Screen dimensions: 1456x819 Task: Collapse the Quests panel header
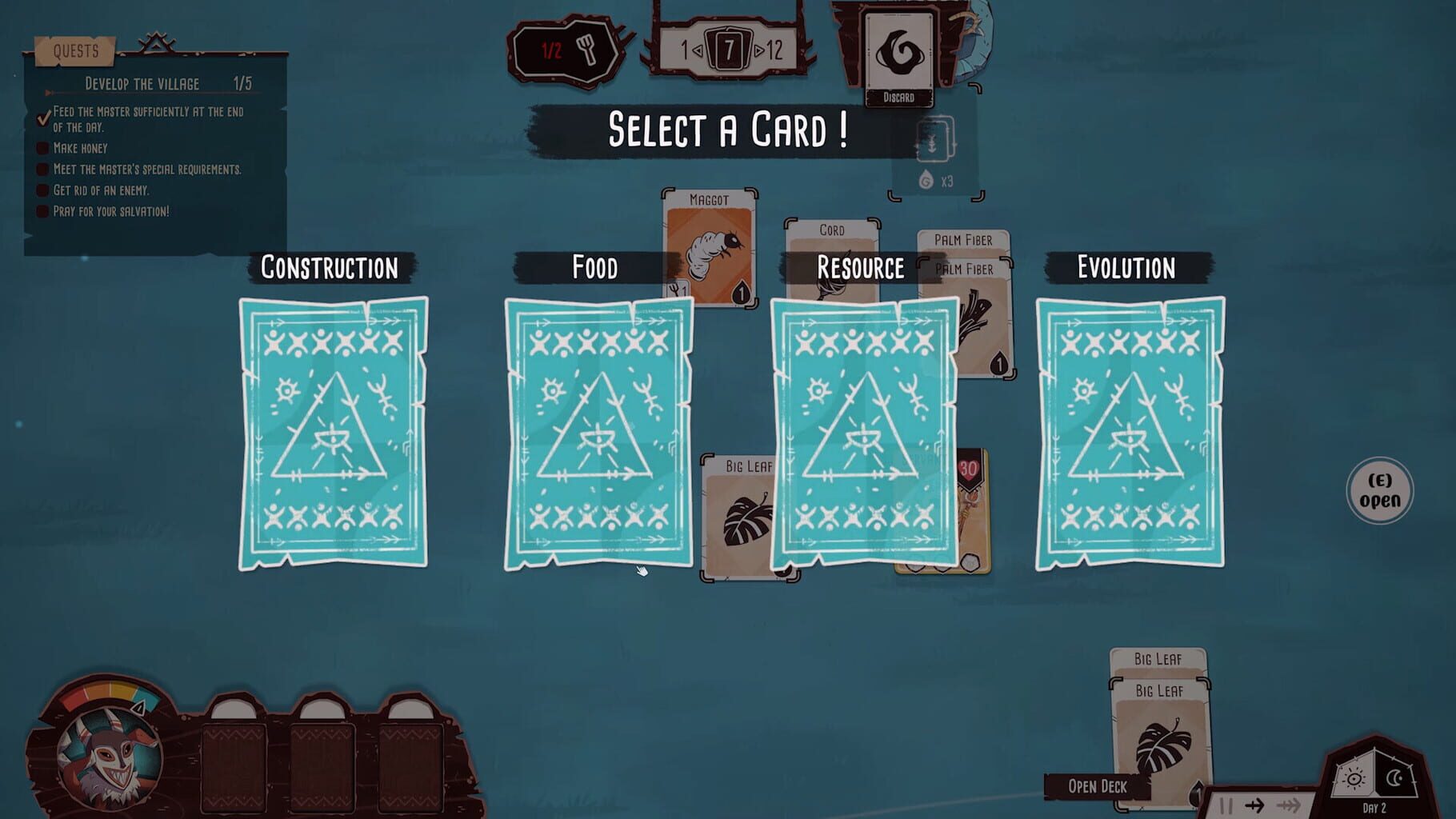[77, 51]
